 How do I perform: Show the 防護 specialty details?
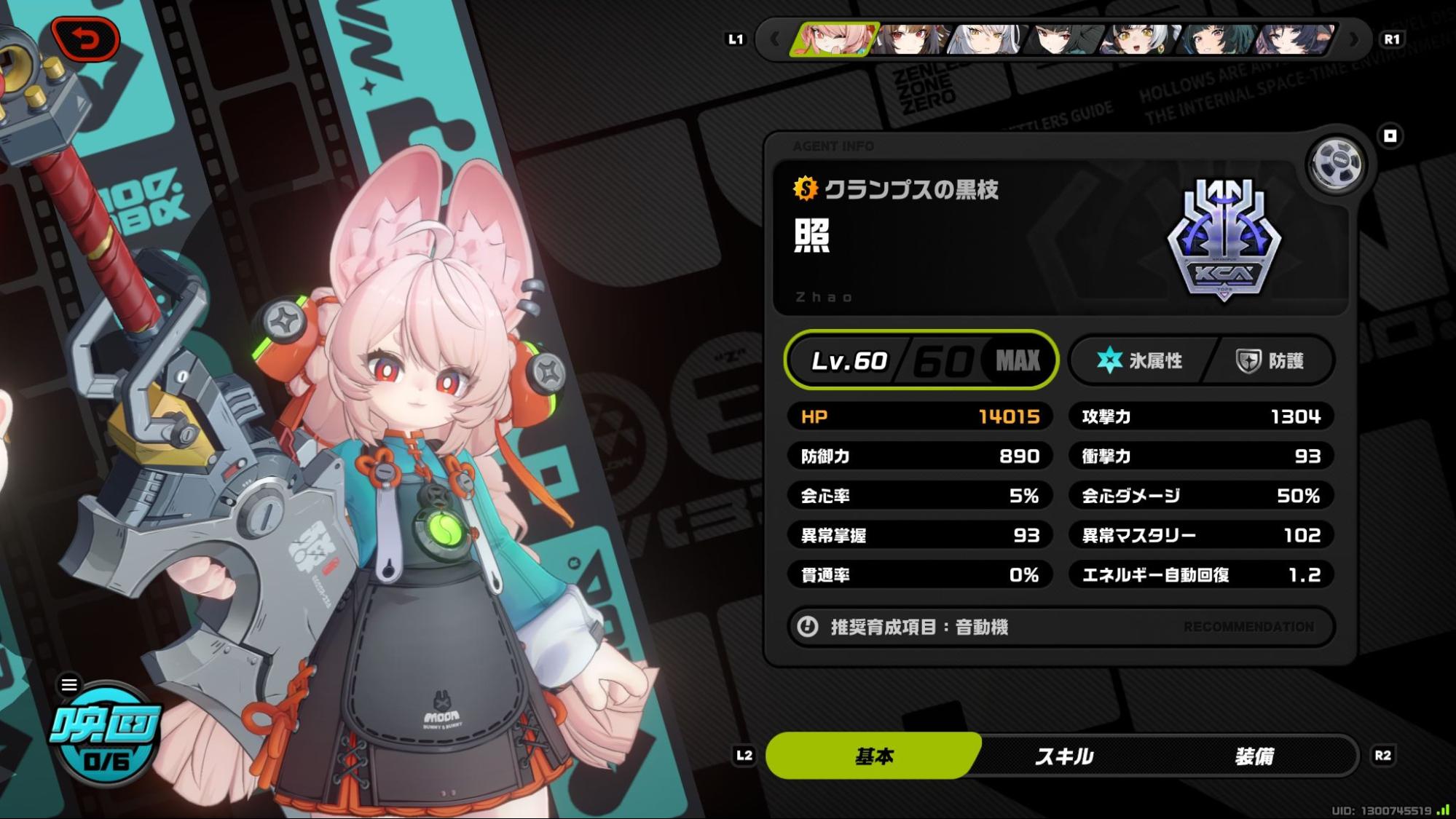point(1270,360)
